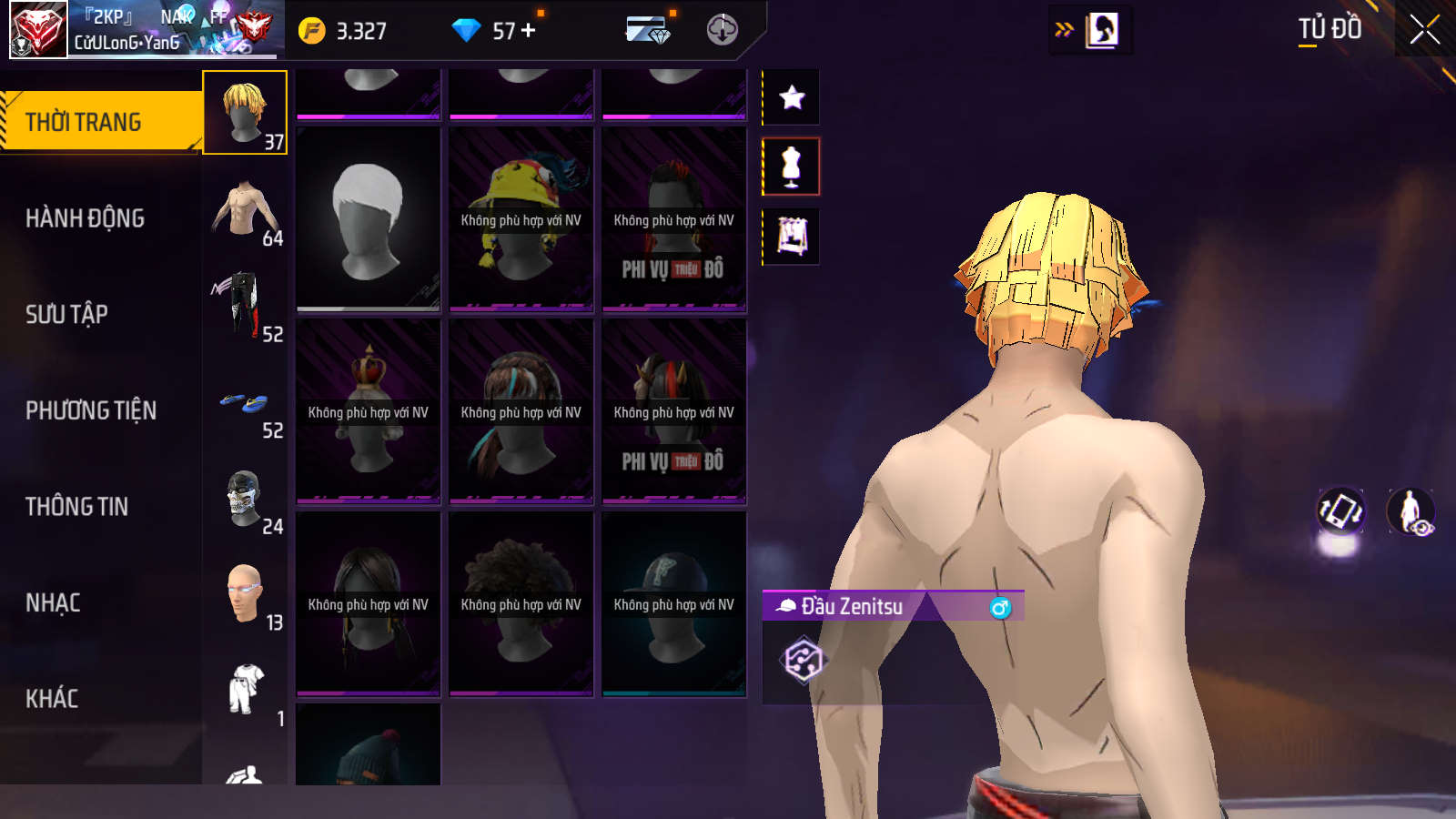The image size is (1456, 819).
Task: Open the player profile avatar
Action: tap(38, 30)
